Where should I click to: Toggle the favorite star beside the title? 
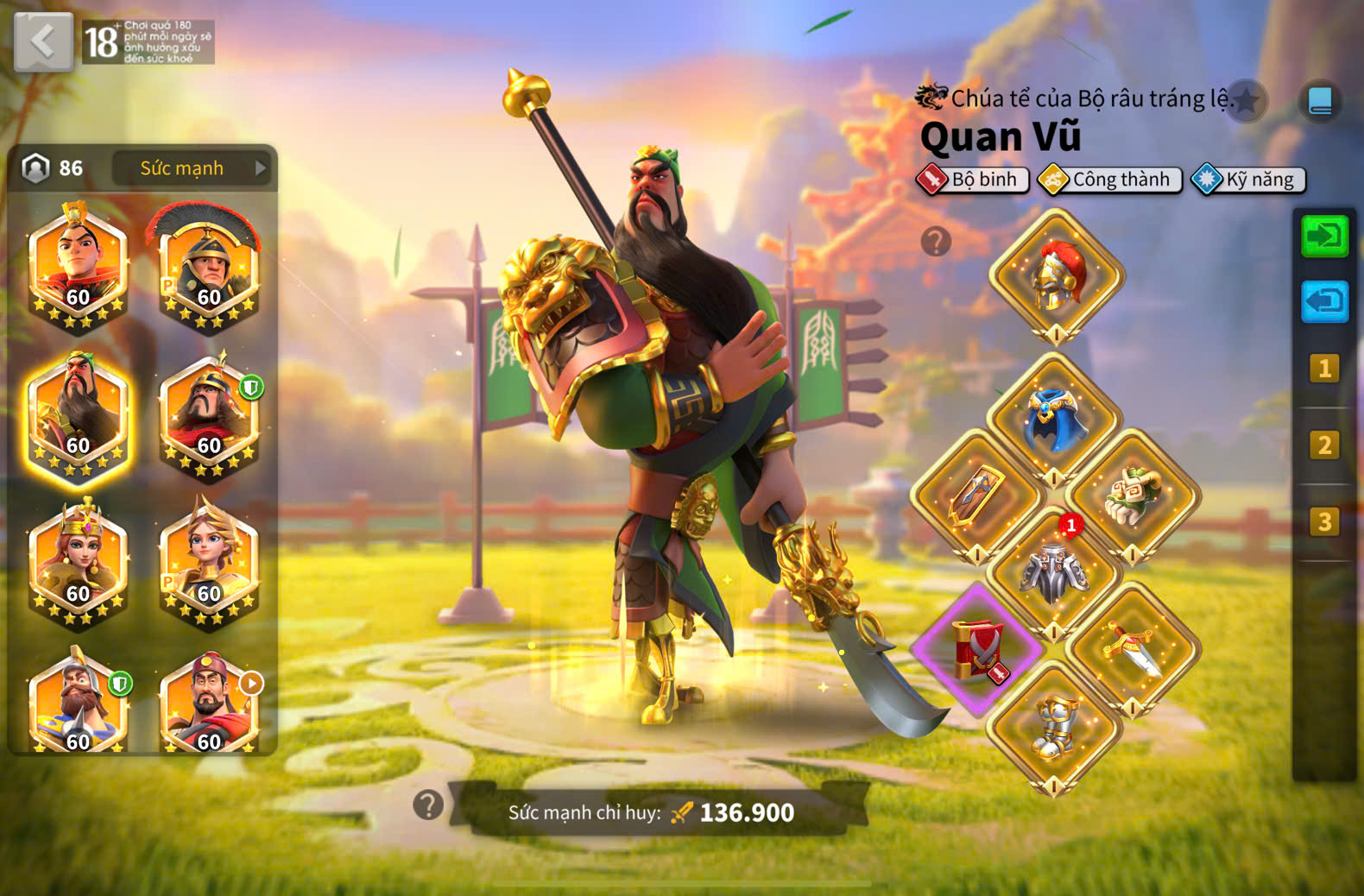pos(1247,101)
